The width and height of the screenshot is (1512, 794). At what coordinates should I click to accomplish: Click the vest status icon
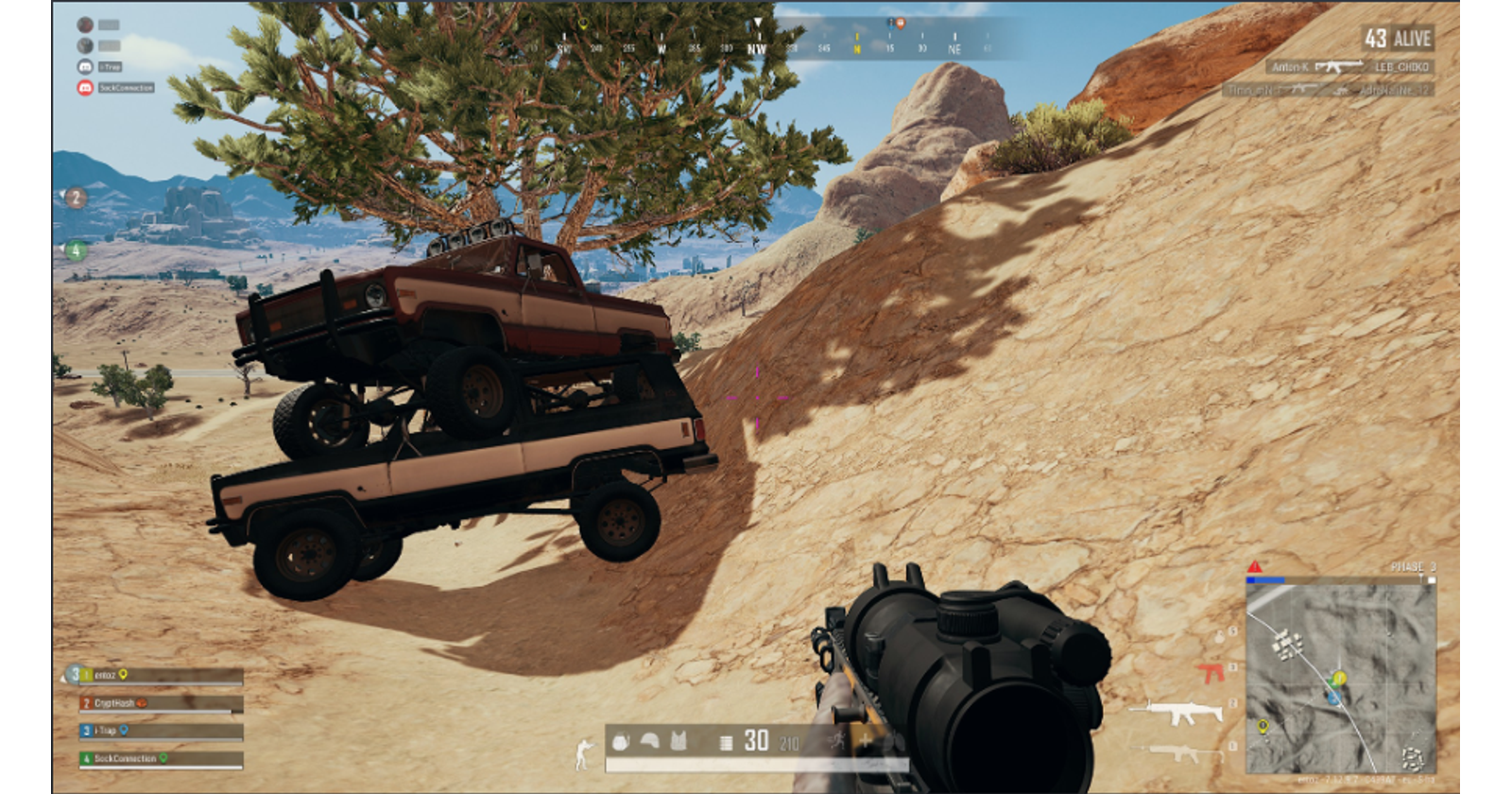coord(678,741)
